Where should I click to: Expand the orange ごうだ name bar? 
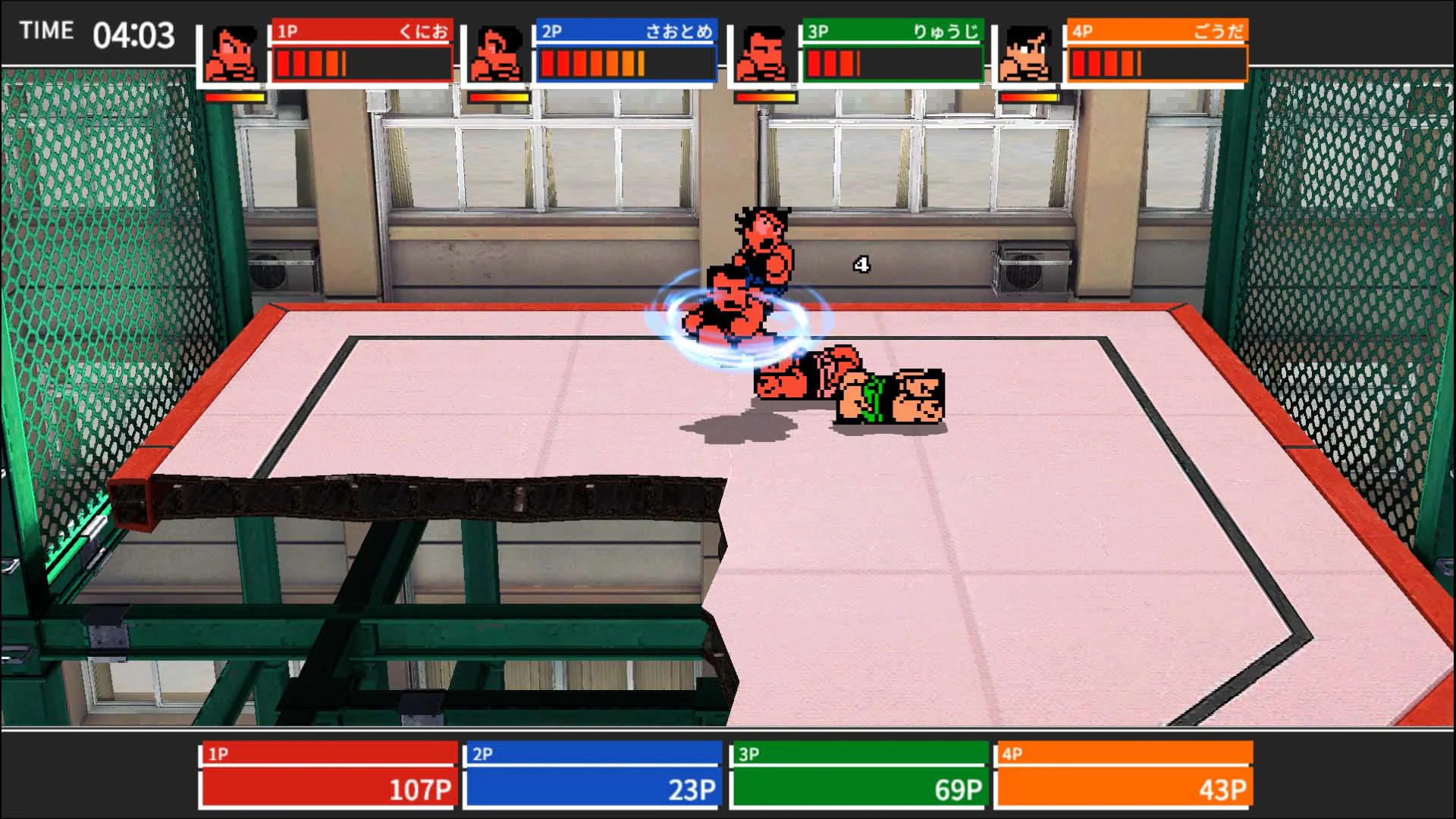point(1158,31)
